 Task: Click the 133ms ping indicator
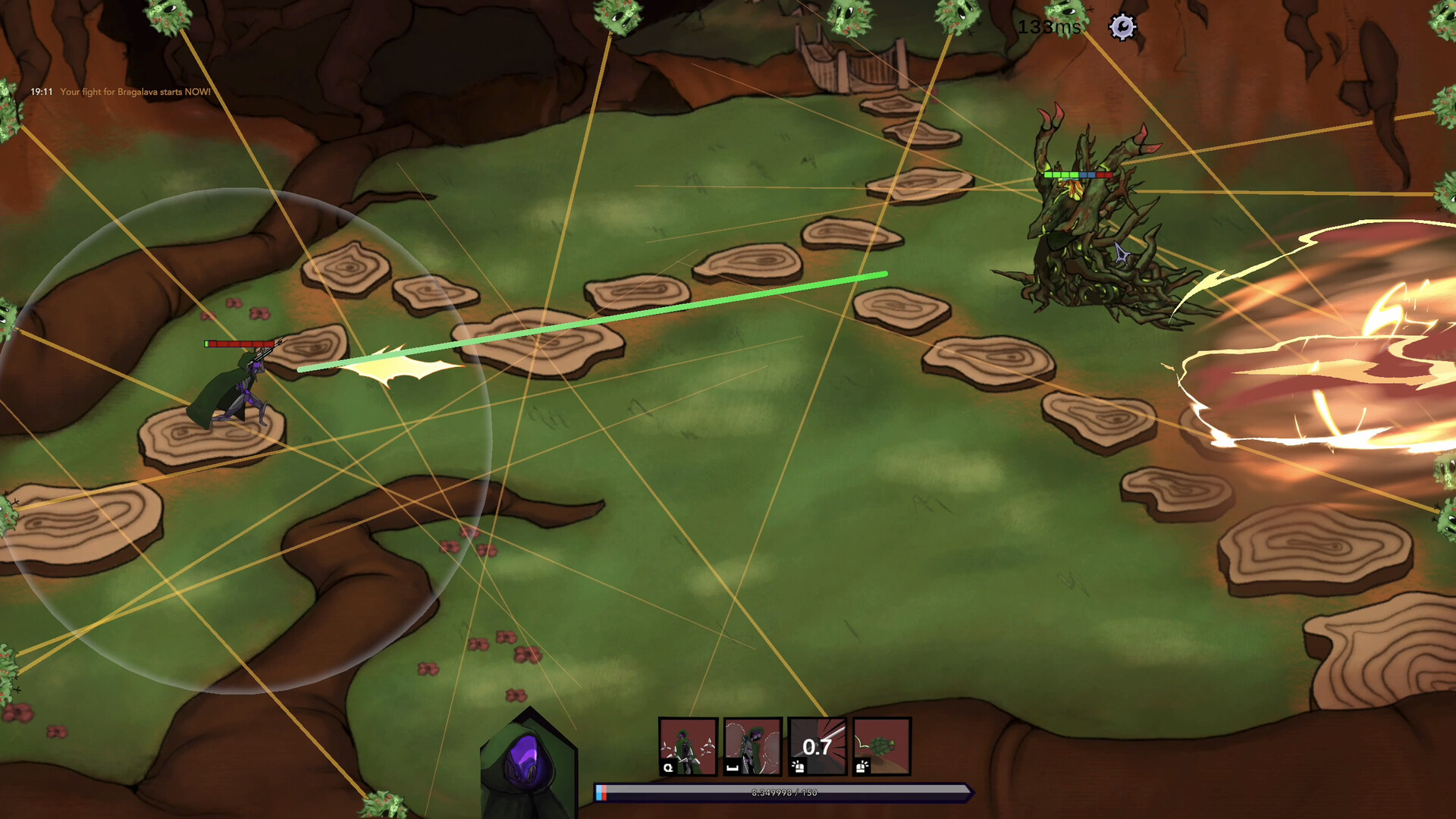[x=1048, y=27]
